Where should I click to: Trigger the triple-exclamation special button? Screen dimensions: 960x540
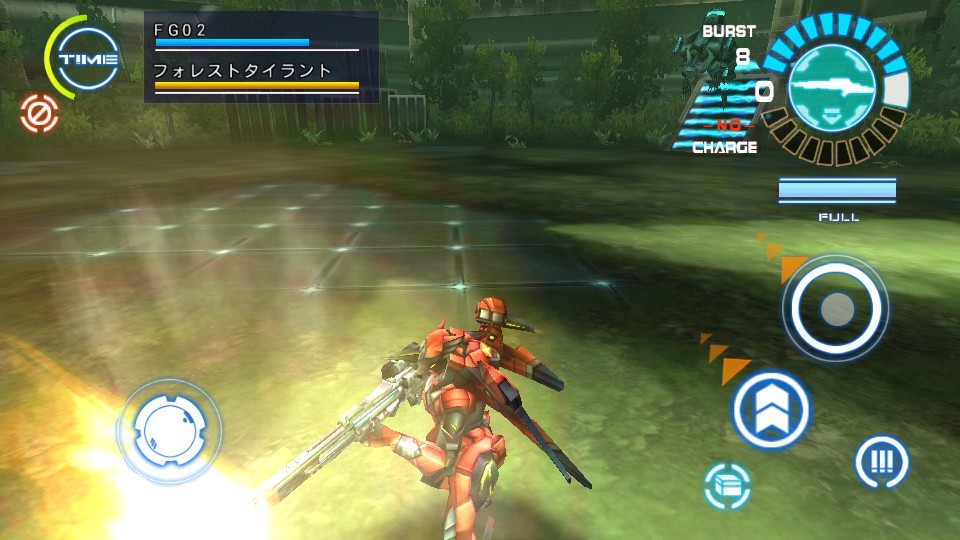point(881,462)
